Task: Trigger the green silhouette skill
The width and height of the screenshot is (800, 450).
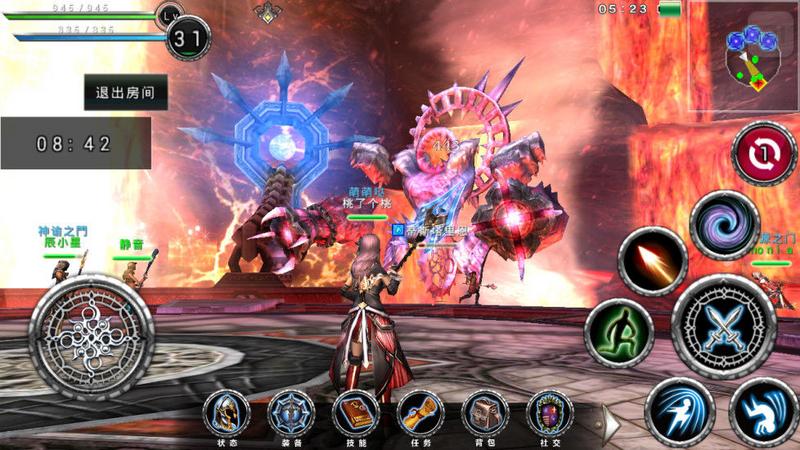Action: tap(619, 333)
